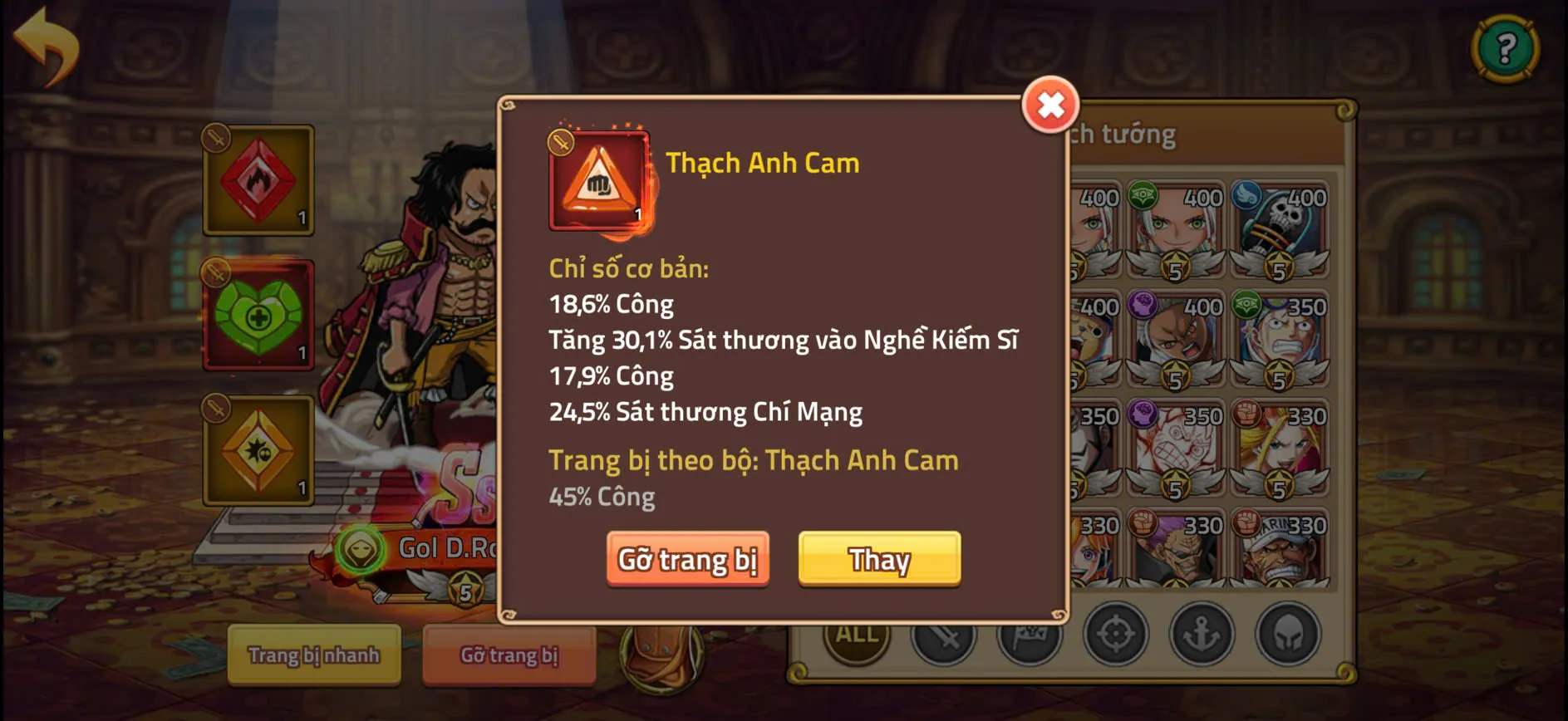Tap the Trang bị nhanh button
1568x721 pixels.
coord(314,655)
